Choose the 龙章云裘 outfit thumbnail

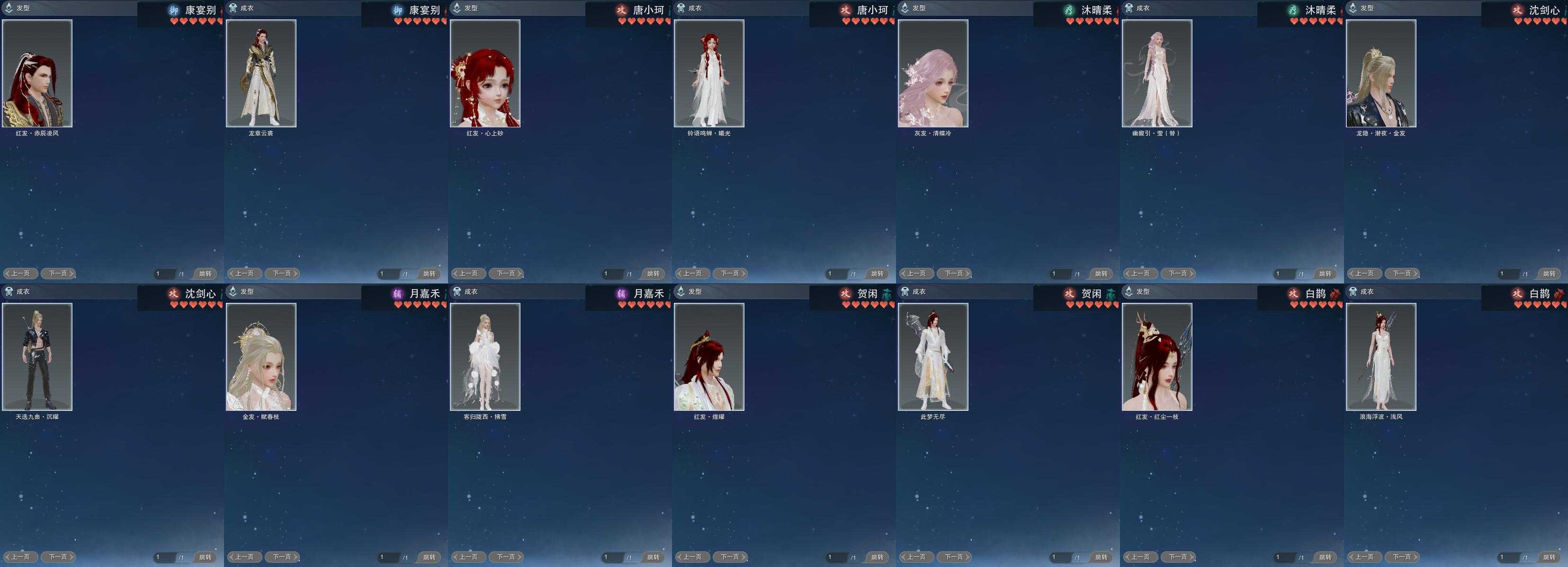pos(261,73)
